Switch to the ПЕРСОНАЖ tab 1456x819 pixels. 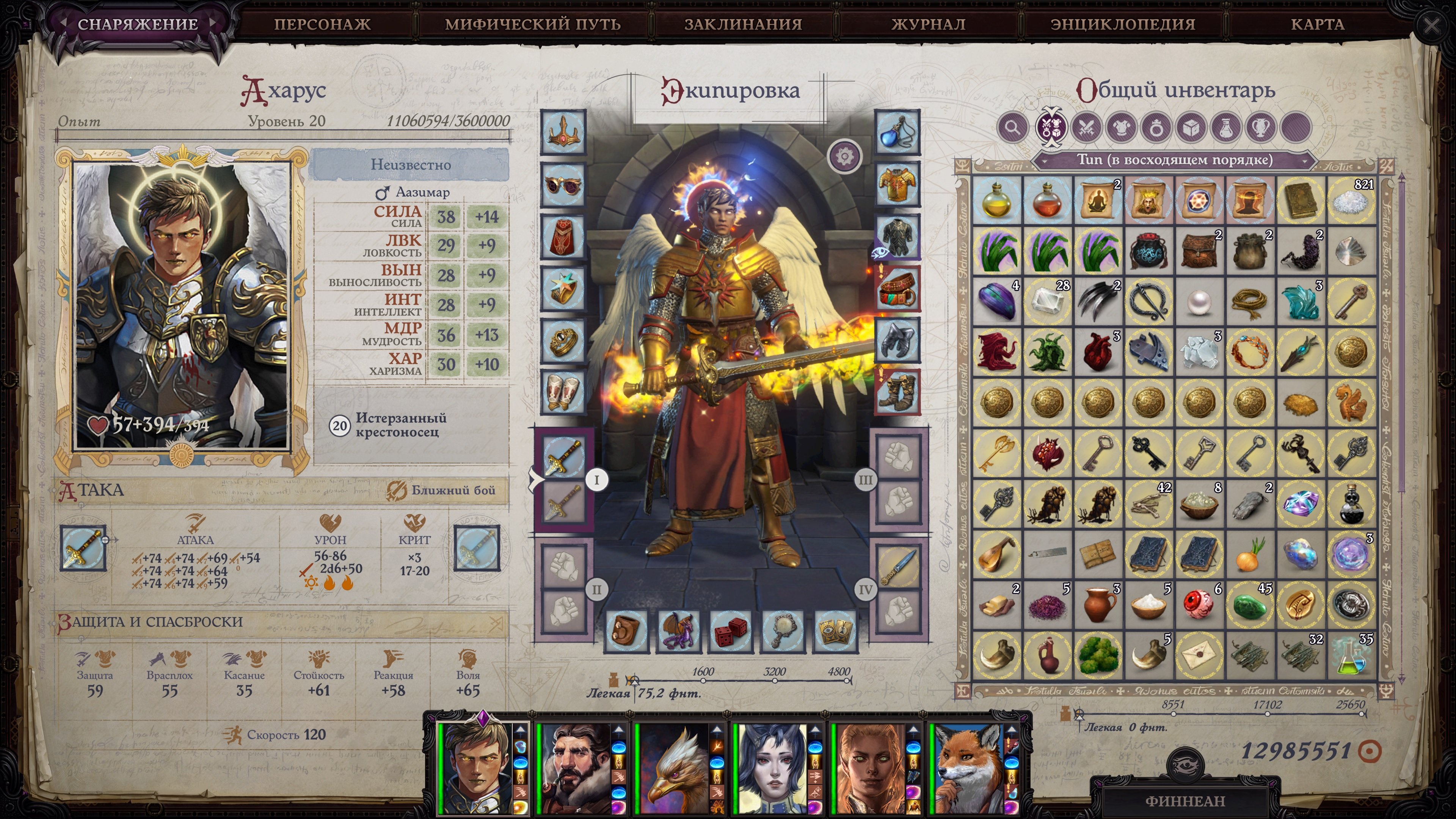322,24
